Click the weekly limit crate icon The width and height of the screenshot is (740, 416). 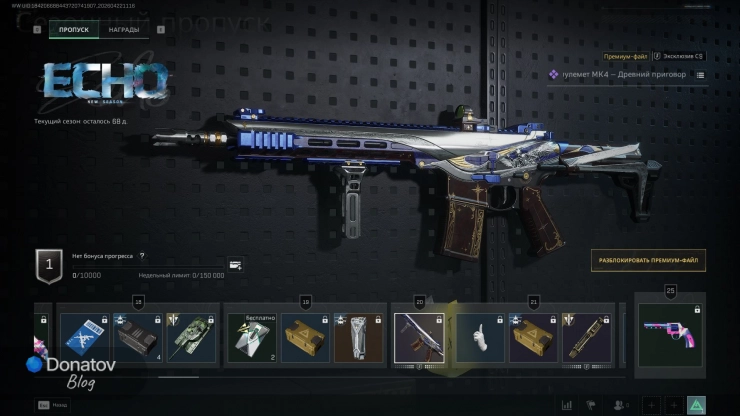coord(235,266)
